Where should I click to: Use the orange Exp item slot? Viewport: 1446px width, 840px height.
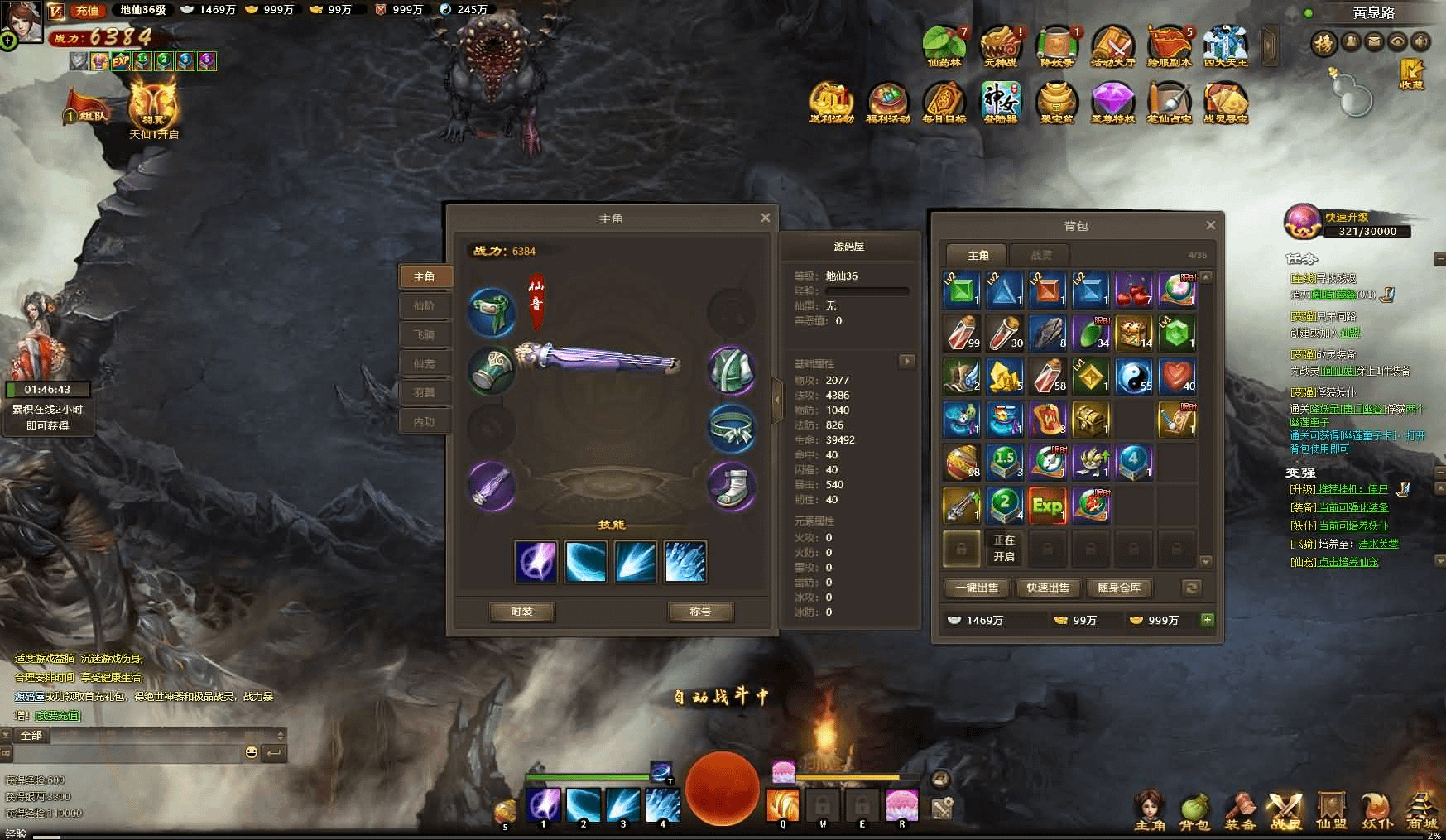[1047, 505]
